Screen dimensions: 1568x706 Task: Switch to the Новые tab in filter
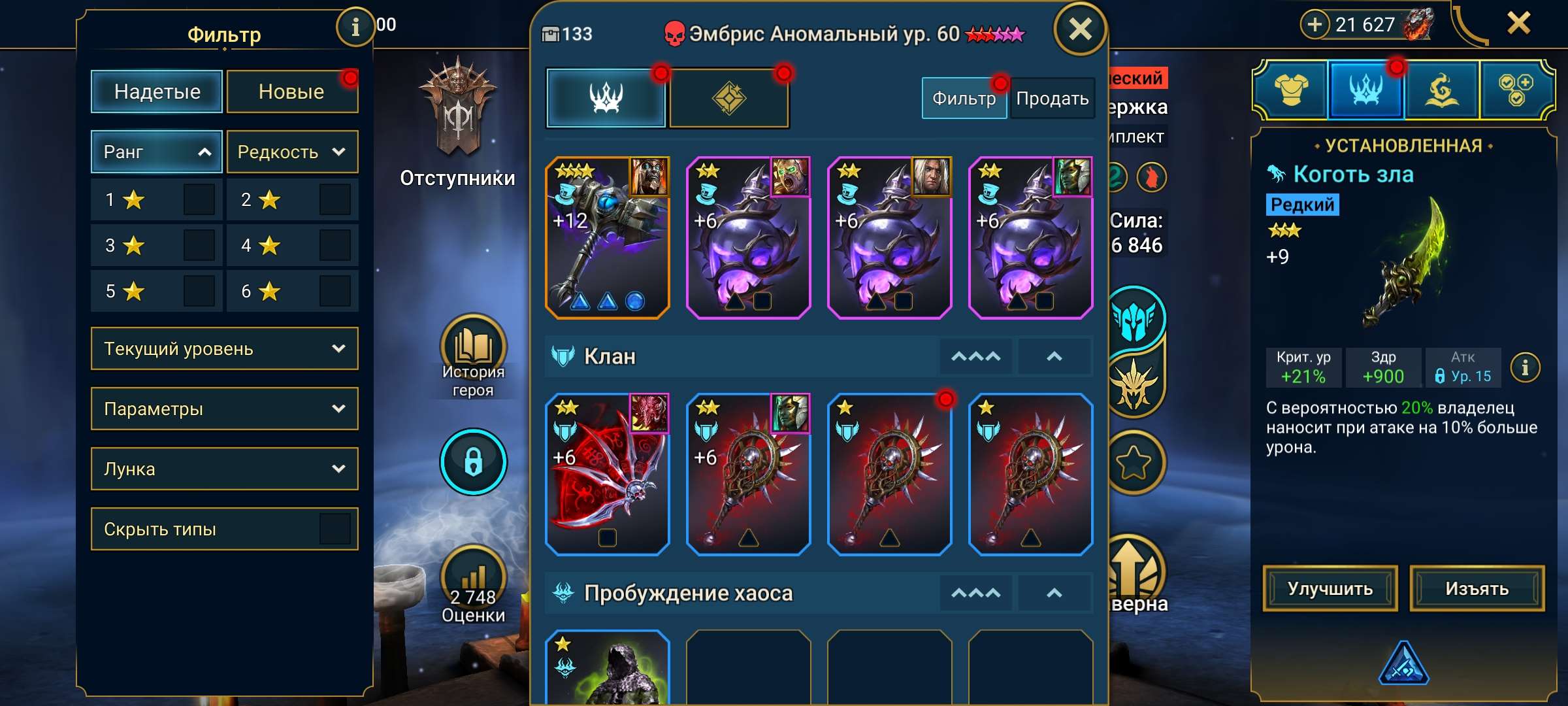(x=291, y=91)
